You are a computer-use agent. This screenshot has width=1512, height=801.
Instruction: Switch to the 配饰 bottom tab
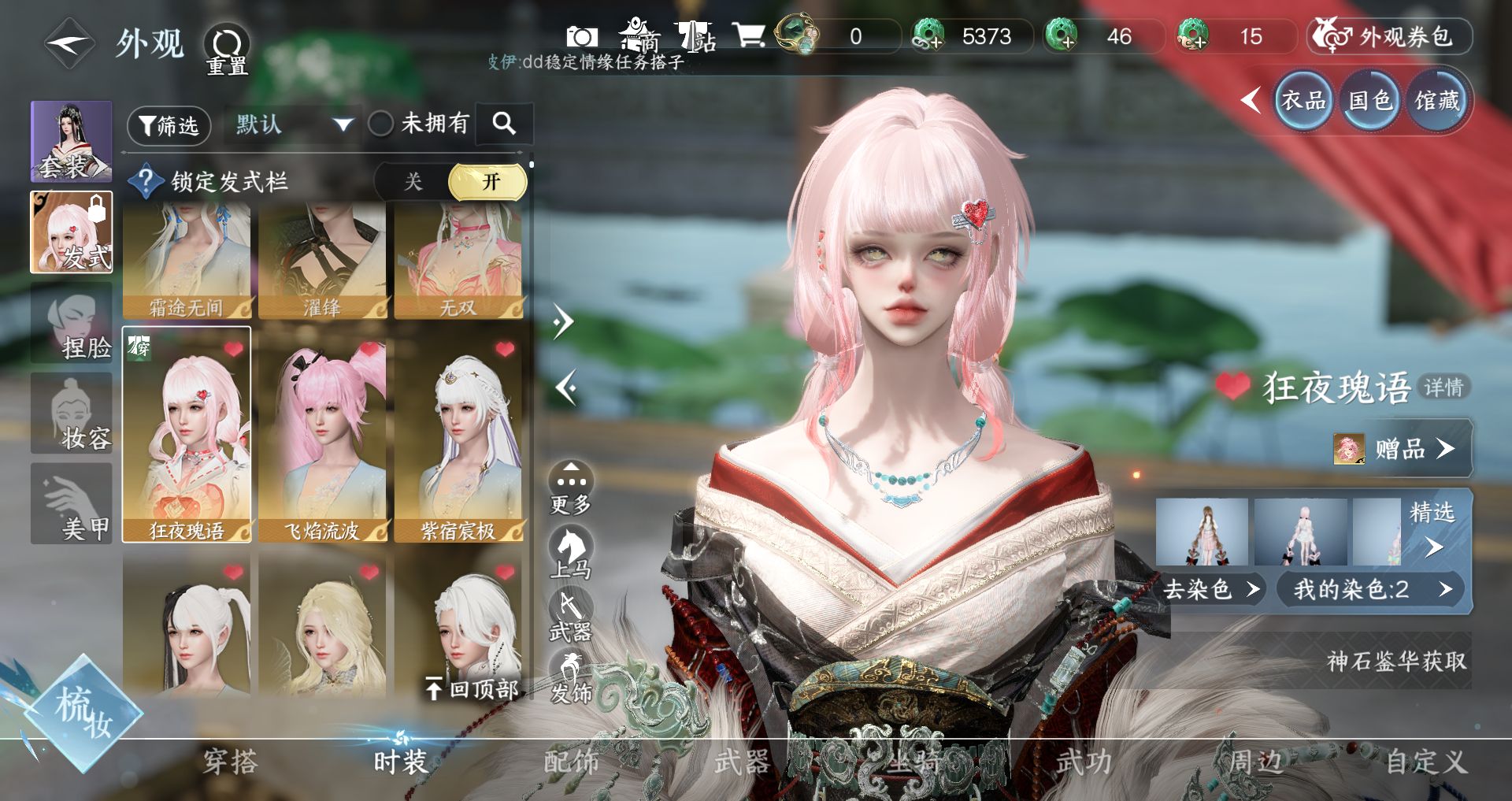(x=572, y=762)
